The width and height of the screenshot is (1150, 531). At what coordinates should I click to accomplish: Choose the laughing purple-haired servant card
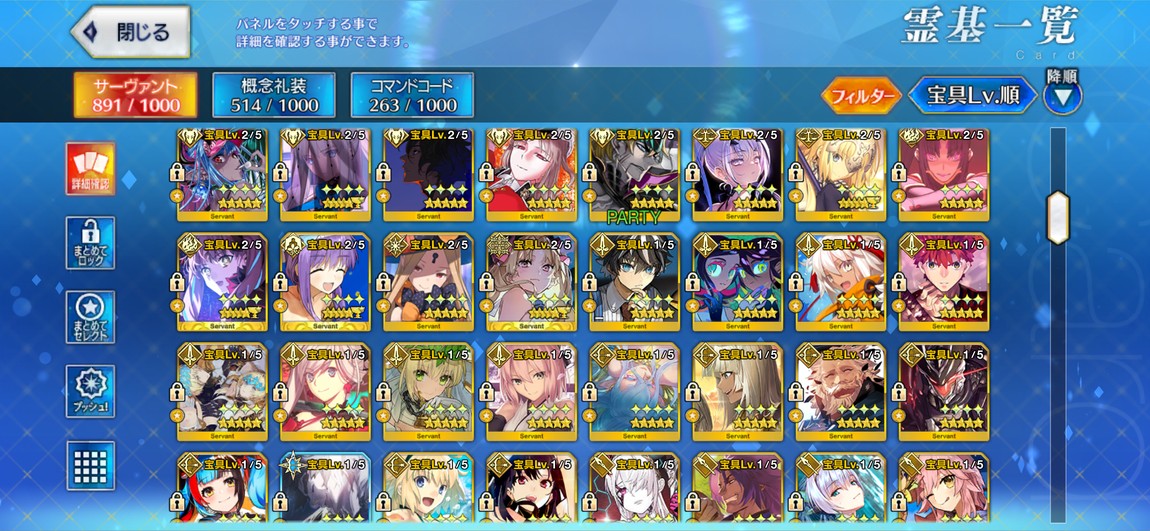click(324, 282)
